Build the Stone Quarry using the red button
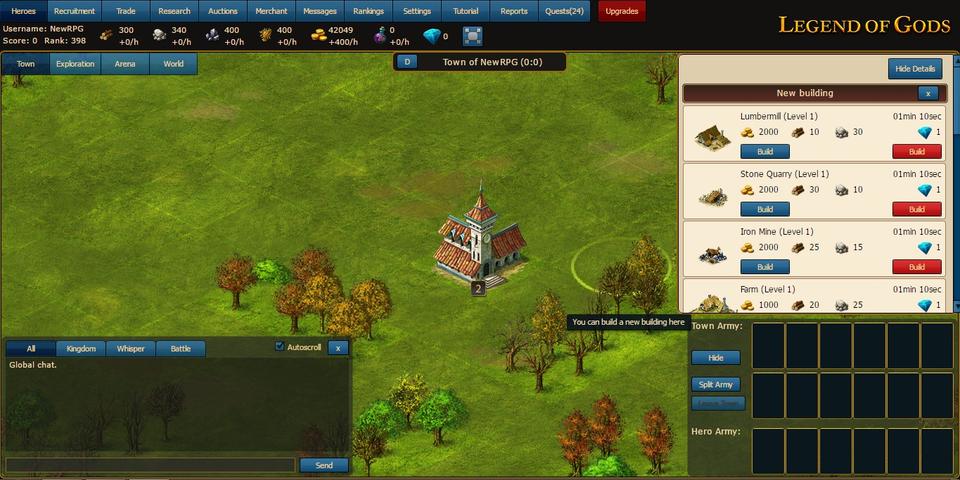 tap(917, 210)
